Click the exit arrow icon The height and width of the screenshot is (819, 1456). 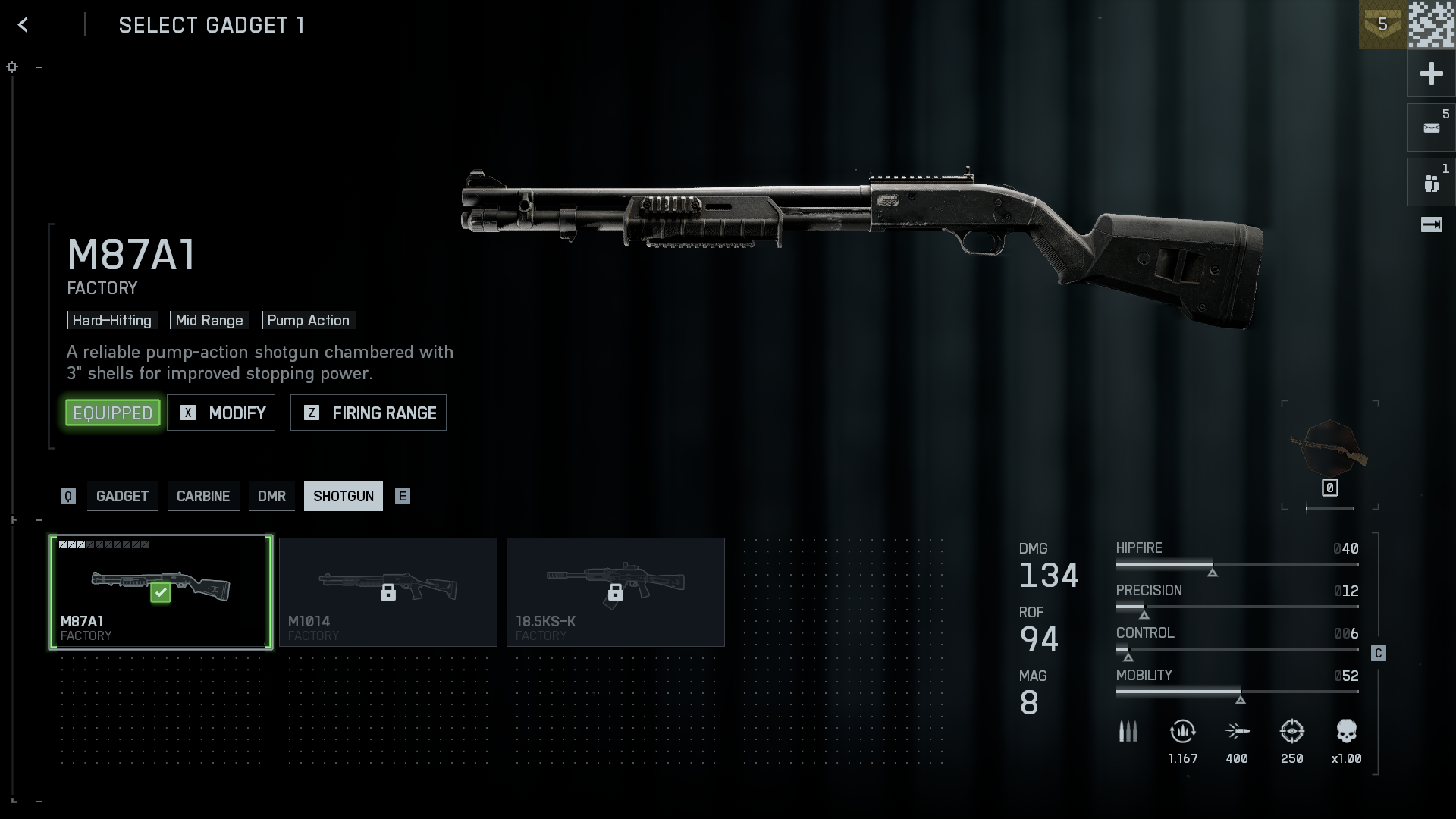click(x=1431, y=224)
